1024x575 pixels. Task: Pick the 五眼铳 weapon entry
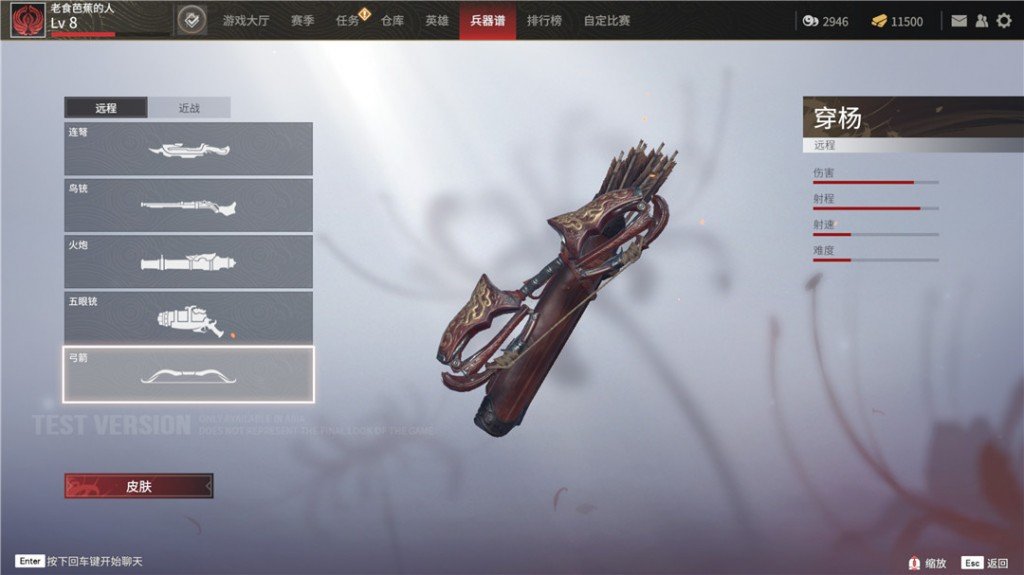(188, 317)
